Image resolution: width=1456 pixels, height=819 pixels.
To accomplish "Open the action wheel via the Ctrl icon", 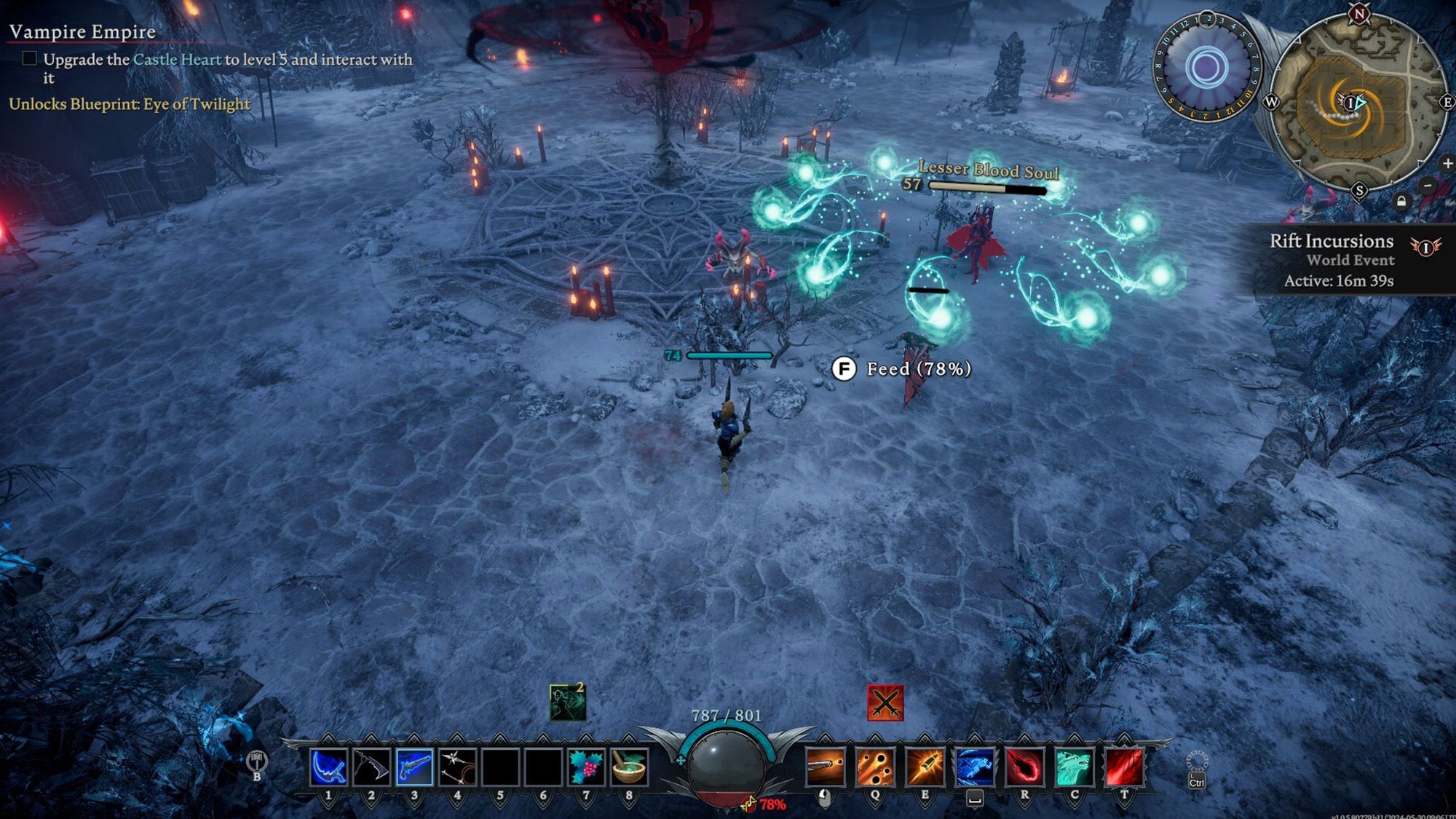I will click(x=1196, y=761).
